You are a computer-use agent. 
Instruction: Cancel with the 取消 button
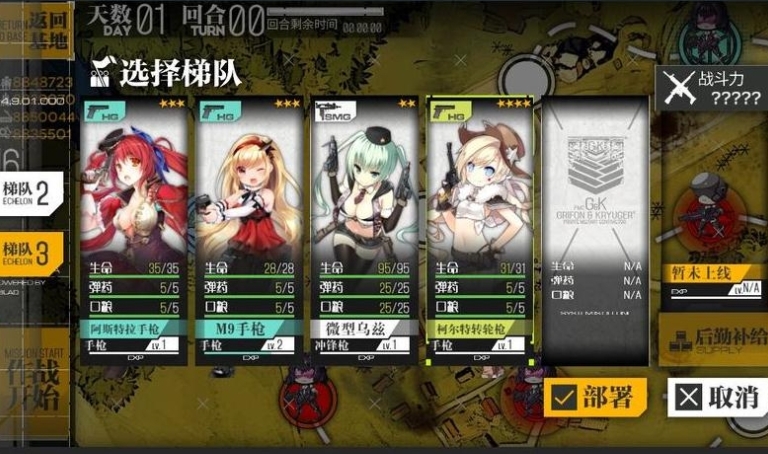coord(717,397)
